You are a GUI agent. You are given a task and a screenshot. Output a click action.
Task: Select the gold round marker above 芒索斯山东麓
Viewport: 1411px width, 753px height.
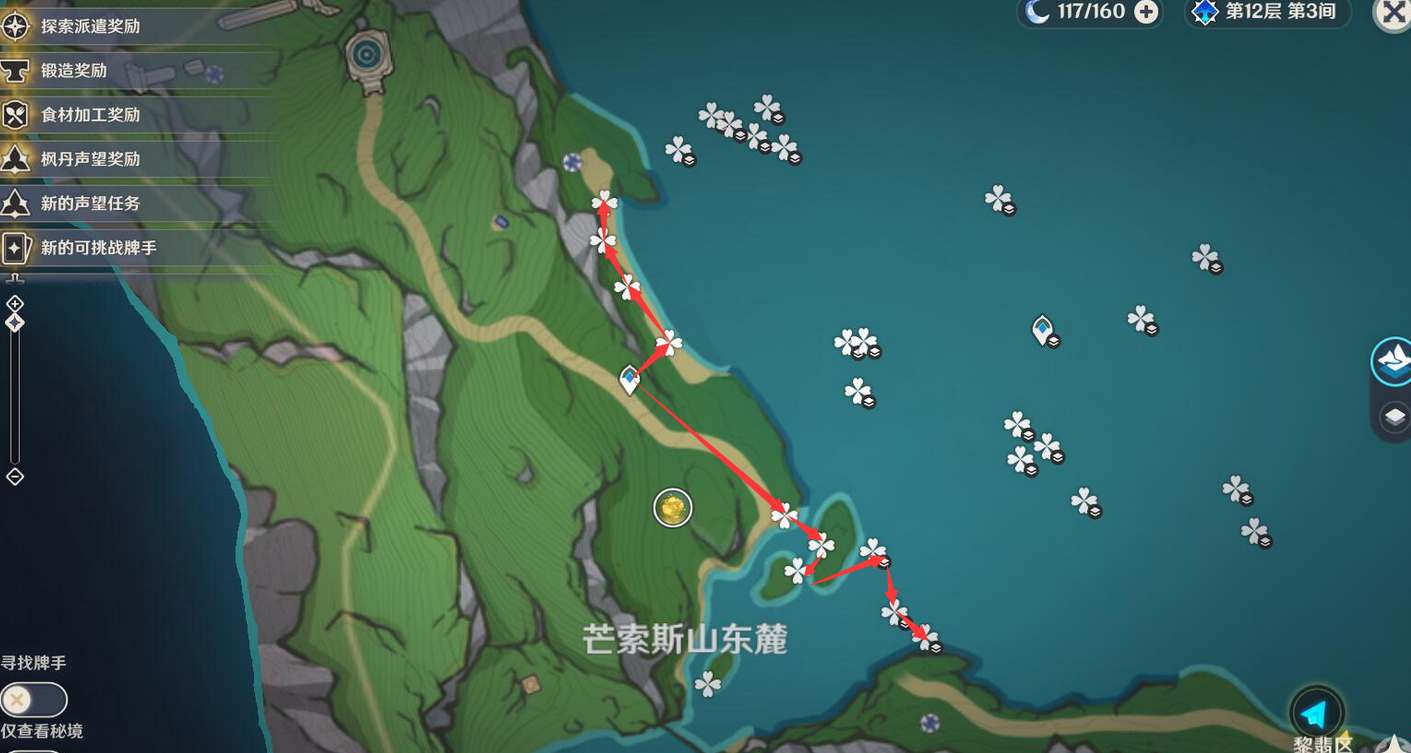click(x=673, y=508)
